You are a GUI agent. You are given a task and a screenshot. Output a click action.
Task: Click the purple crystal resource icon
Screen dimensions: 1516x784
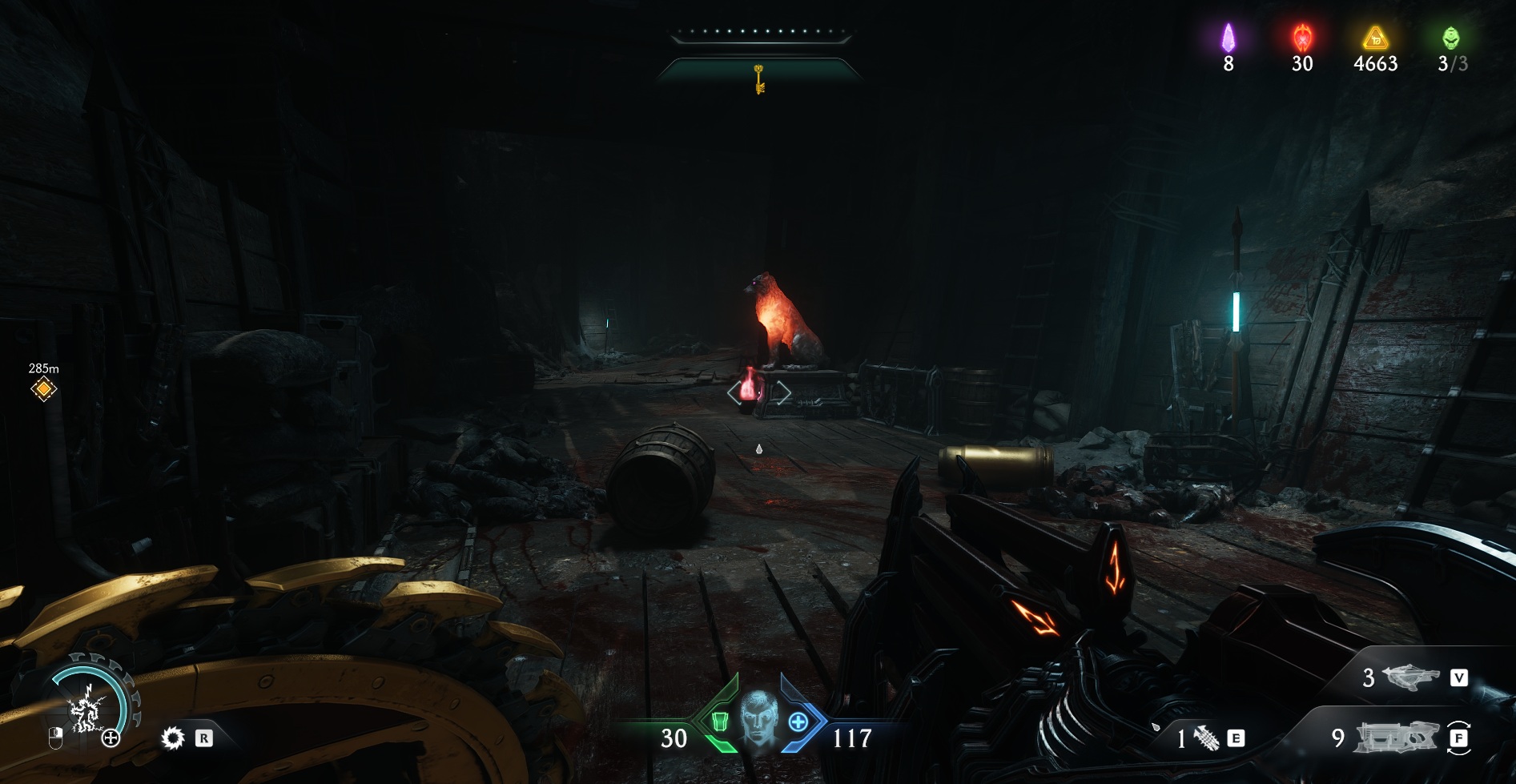tap(1228, 38)
